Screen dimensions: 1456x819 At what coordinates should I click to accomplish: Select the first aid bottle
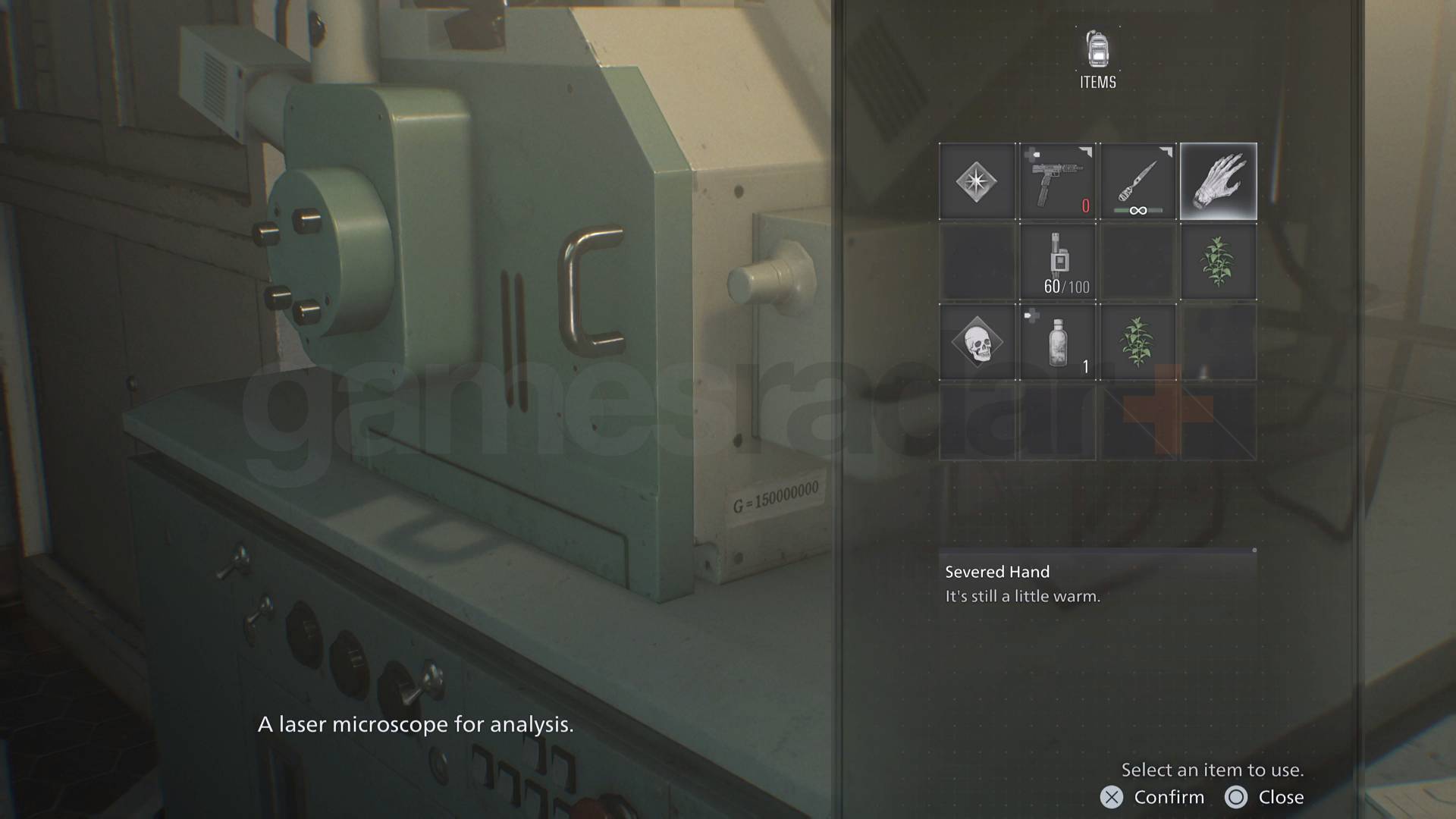[1059, 343]
